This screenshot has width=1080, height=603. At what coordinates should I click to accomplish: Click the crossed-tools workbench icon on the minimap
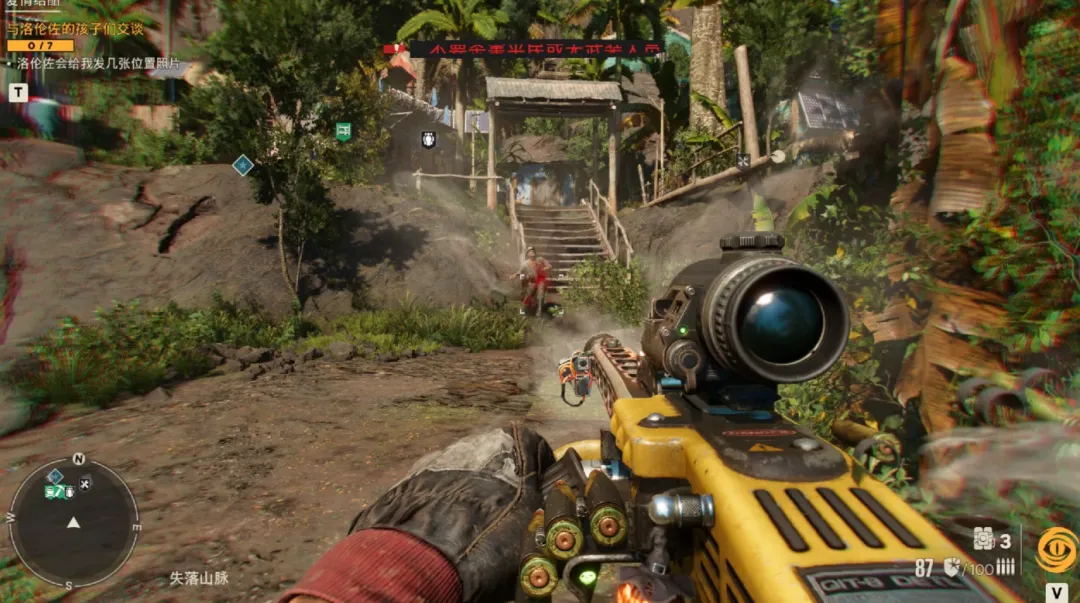(85, 484)
